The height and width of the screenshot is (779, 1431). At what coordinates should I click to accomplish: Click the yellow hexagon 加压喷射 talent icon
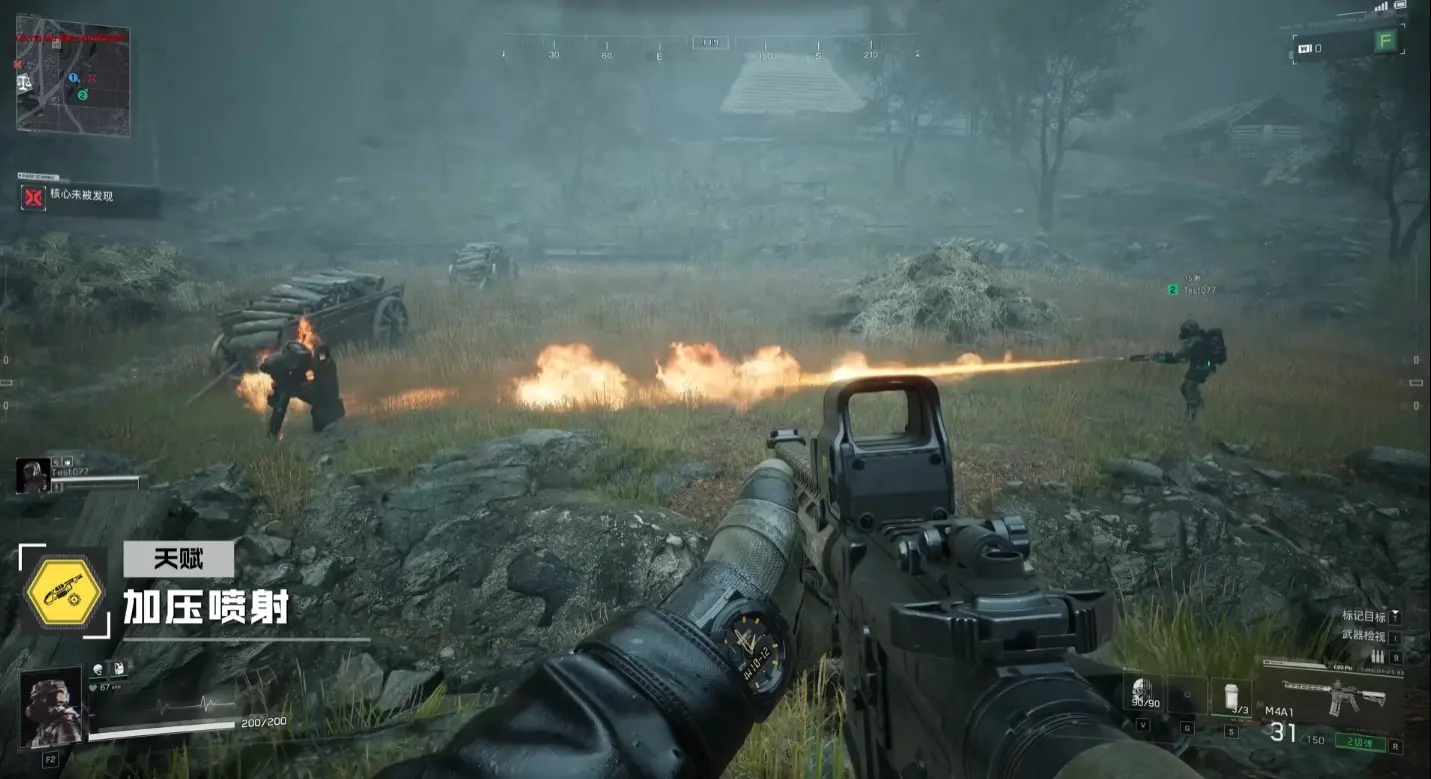coord(64,591)
